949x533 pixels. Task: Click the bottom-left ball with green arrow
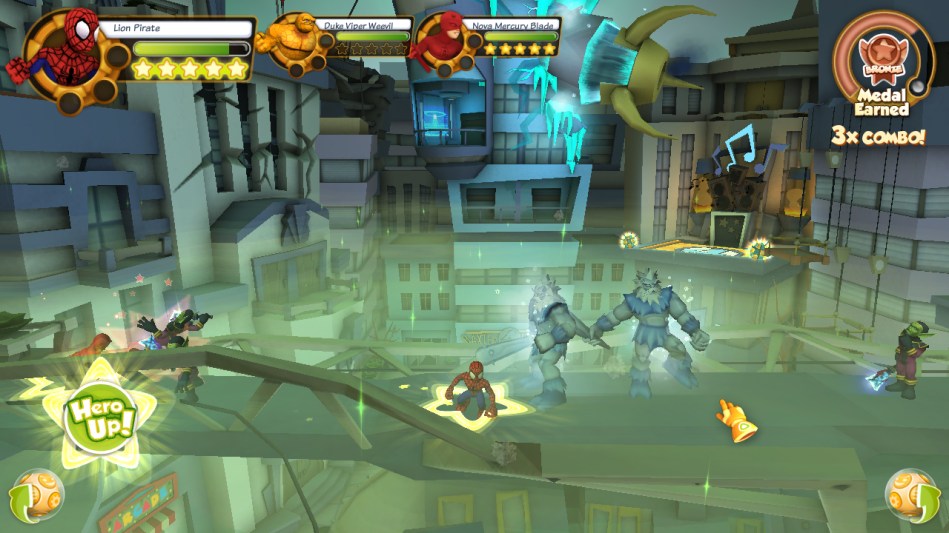[38, 495]
